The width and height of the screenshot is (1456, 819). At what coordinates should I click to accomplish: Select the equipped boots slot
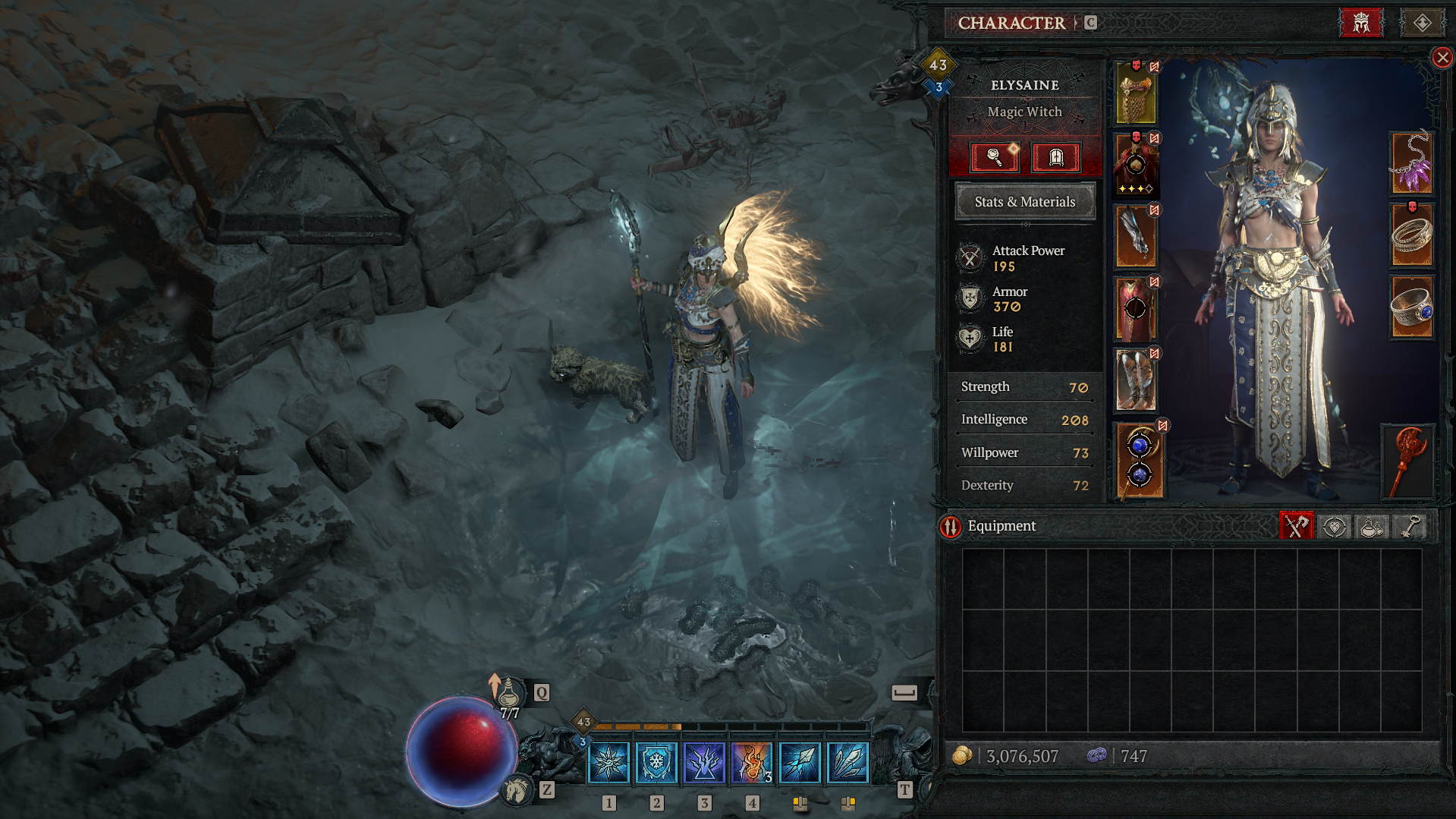click(x=1135, y=381)
